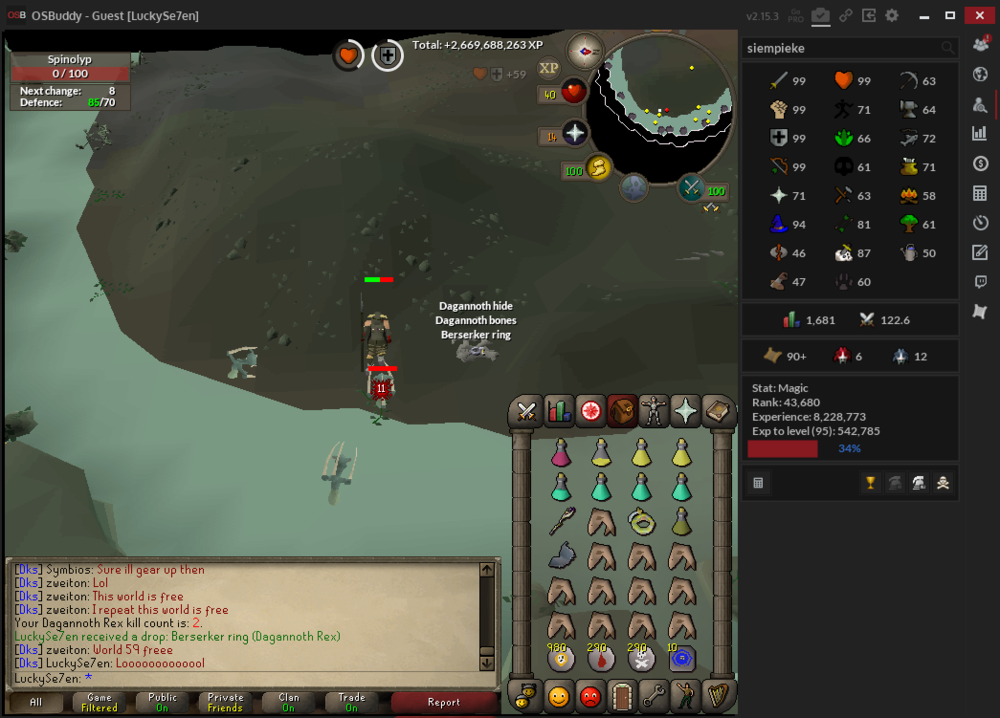Image resolution: width=1000 pixels, height=718 pixels.
Task: Open the Prayer tab
Action: pos(686,410)
